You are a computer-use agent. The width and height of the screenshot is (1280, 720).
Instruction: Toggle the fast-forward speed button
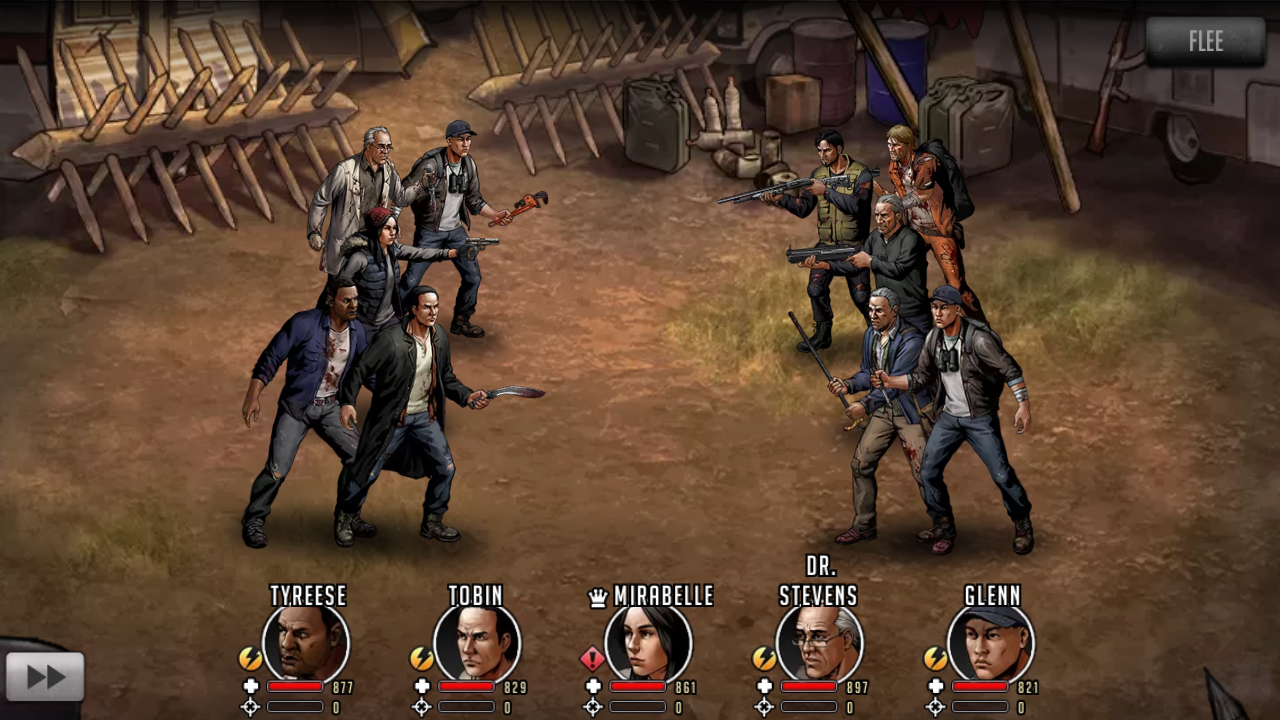pos(45,677)
